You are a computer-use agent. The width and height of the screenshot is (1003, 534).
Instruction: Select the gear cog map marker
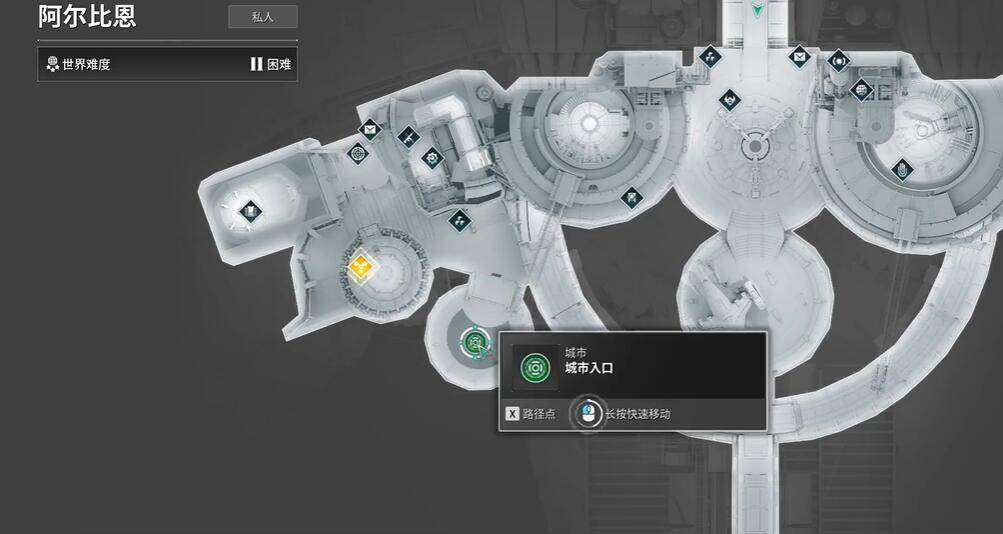[x=432, y=157]
